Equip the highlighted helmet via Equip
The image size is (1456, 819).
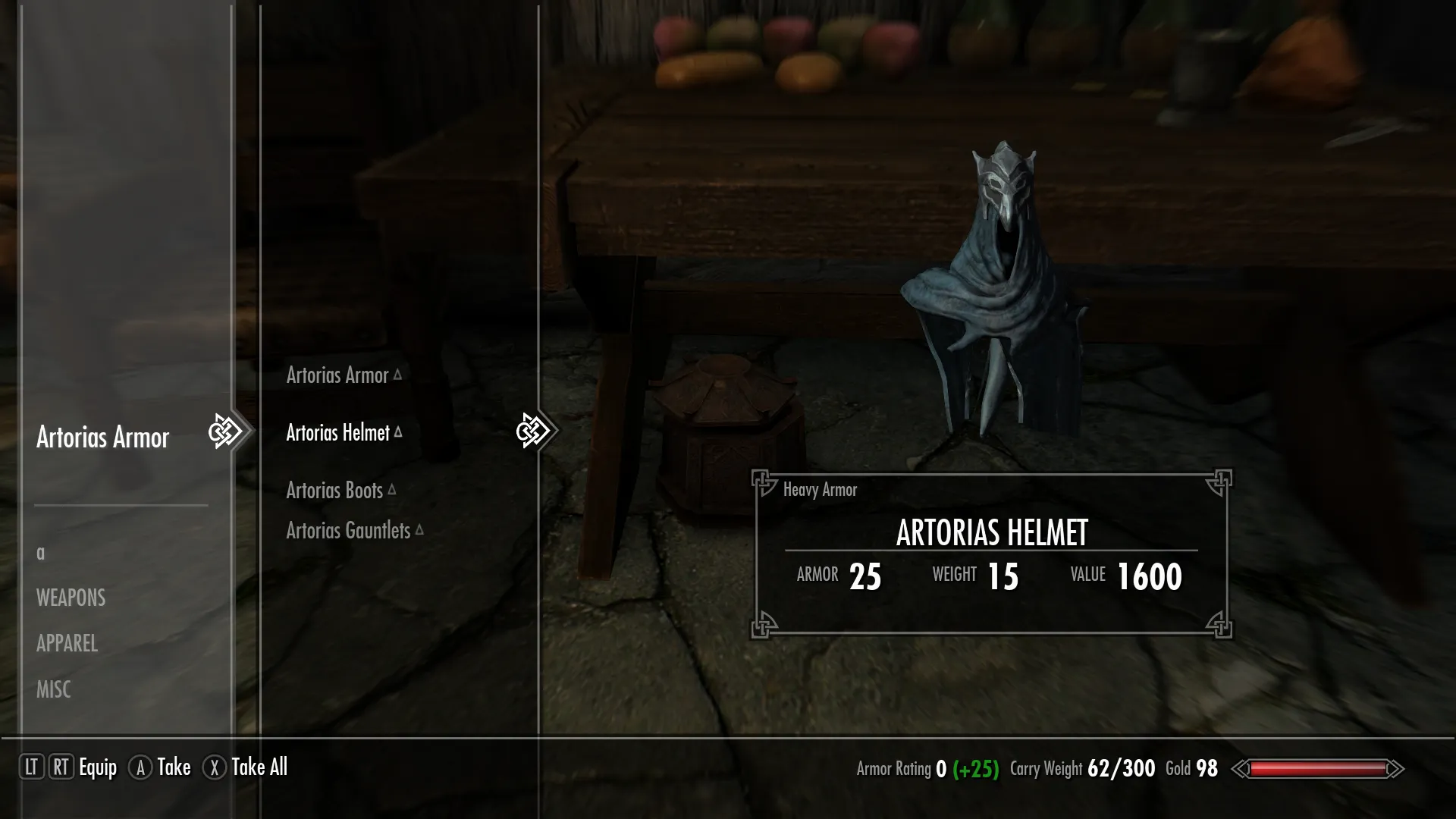[x=98, y=767]
